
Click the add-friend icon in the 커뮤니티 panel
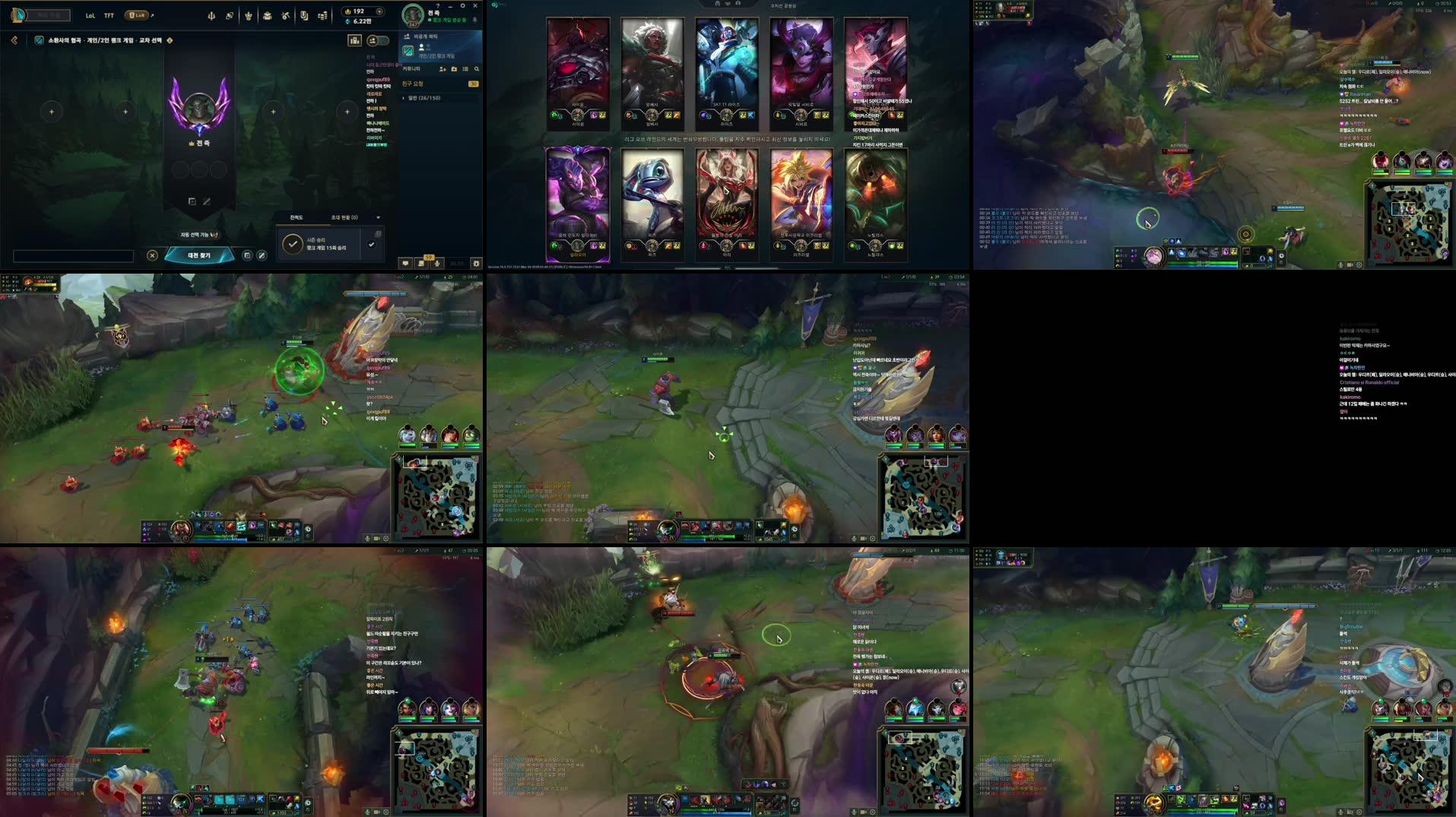(x=443, y=69)
